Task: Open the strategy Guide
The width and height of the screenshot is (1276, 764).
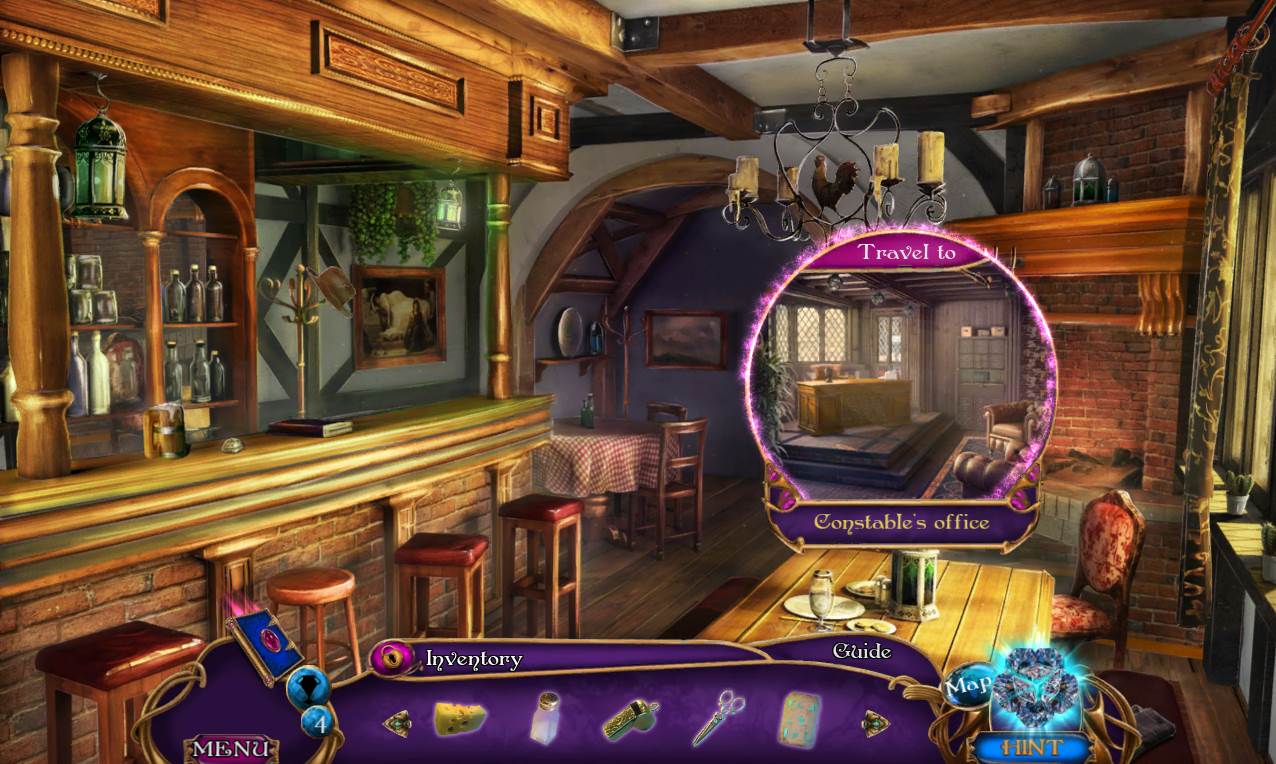Action: [862, 652]
